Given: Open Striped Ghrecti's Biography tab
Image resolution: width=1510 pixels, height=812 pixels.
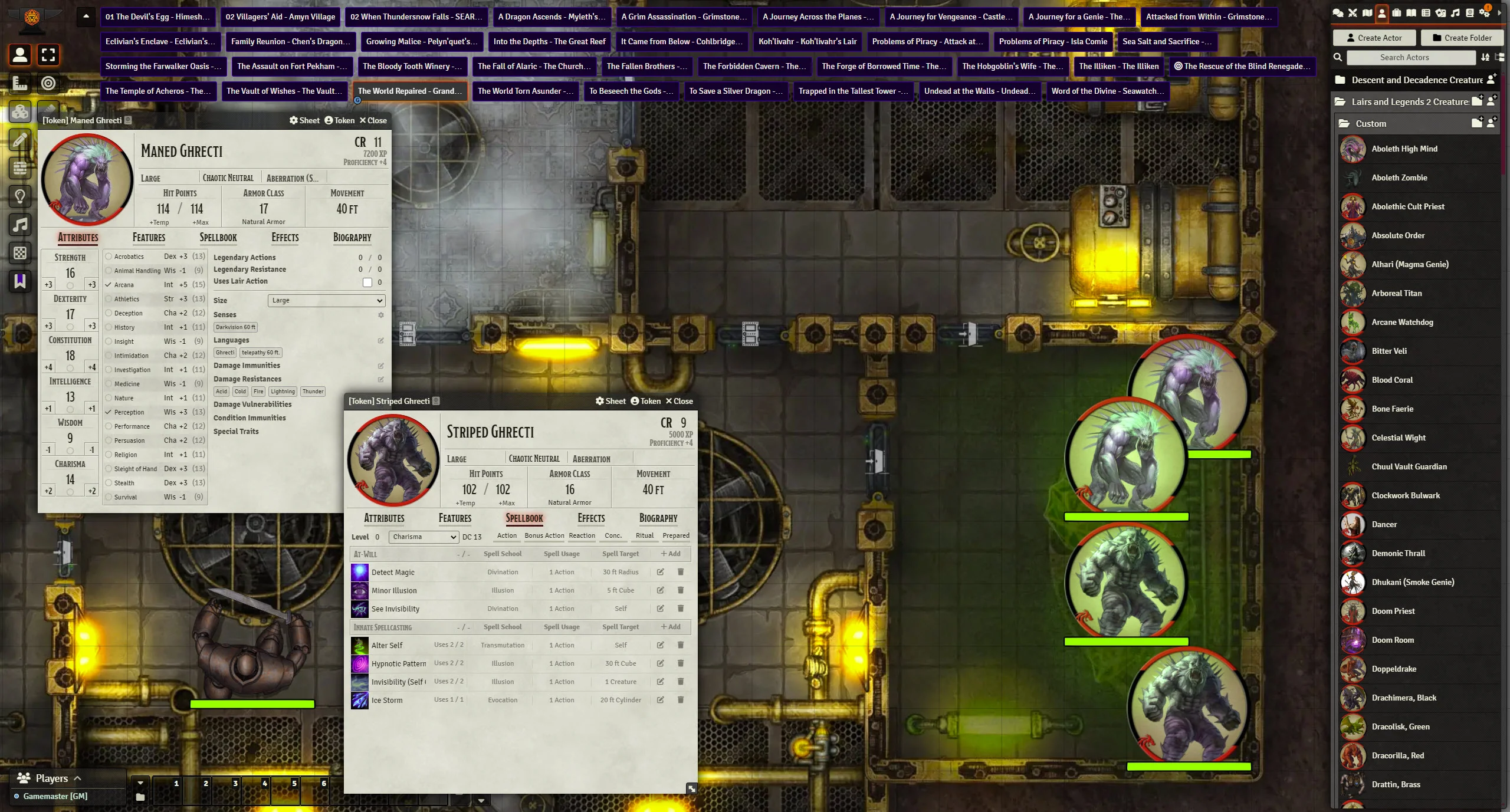Looking at the screenshot, I should coord(658,518).
